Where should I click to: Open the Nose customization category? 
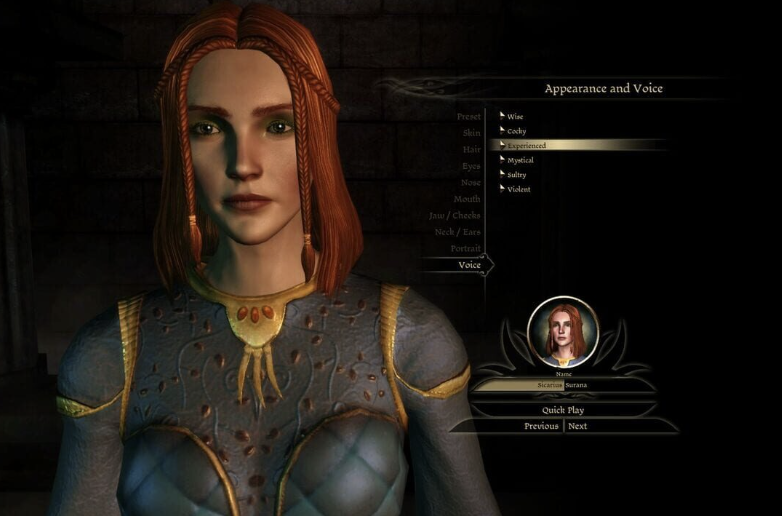(470, 183)
